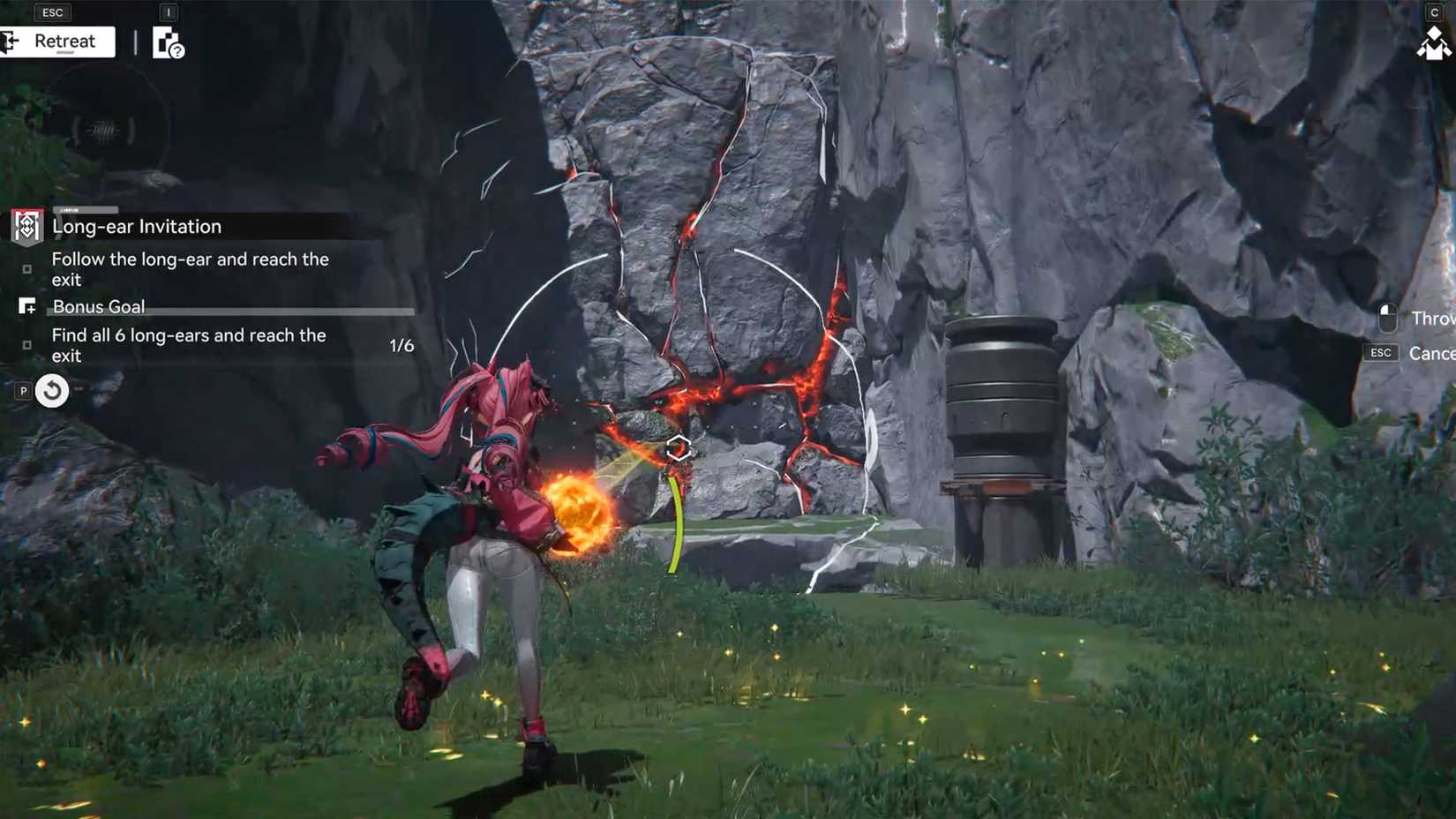Screen dimensions: 1456x819
Task: Check the Follow the long-ear objective box
Action: tap(26, 269)
